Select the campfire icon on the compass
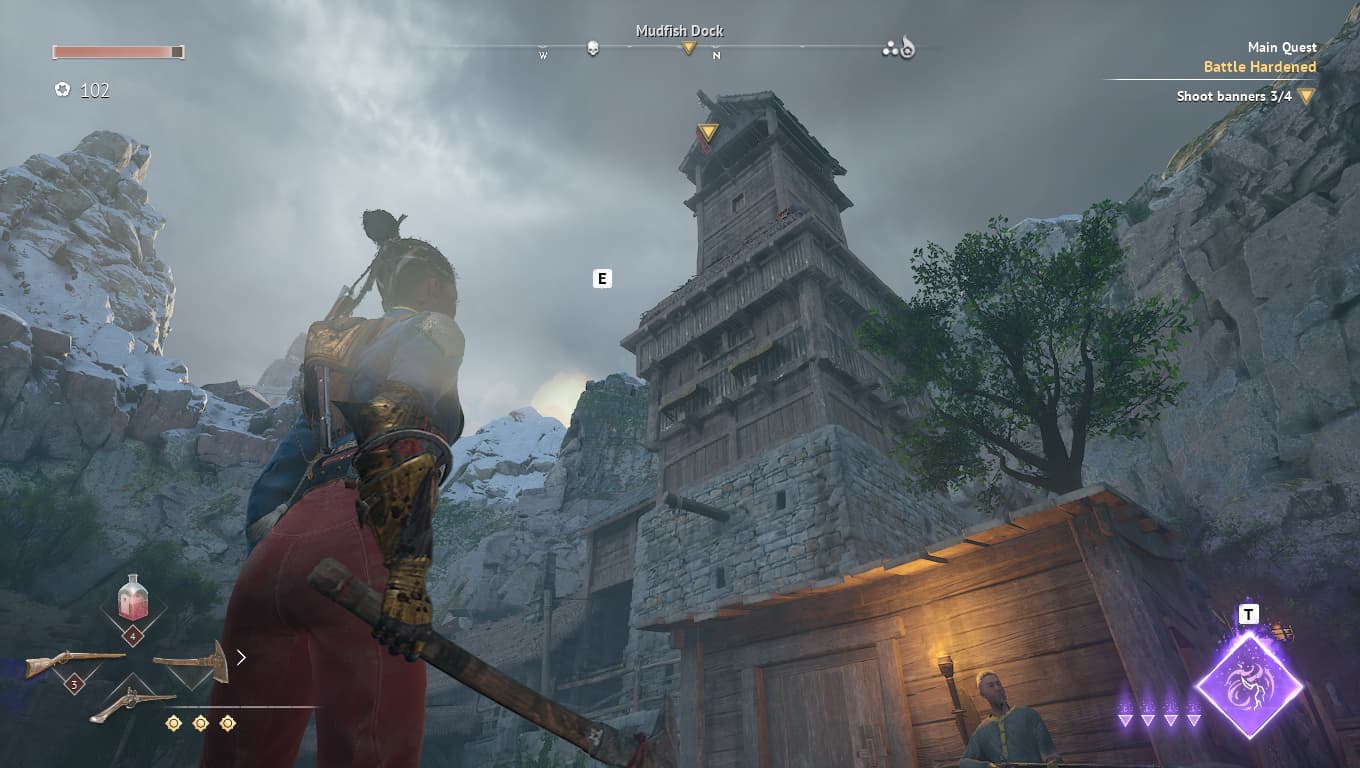The height and width of the screenshot is (768, 1360). 907,47
